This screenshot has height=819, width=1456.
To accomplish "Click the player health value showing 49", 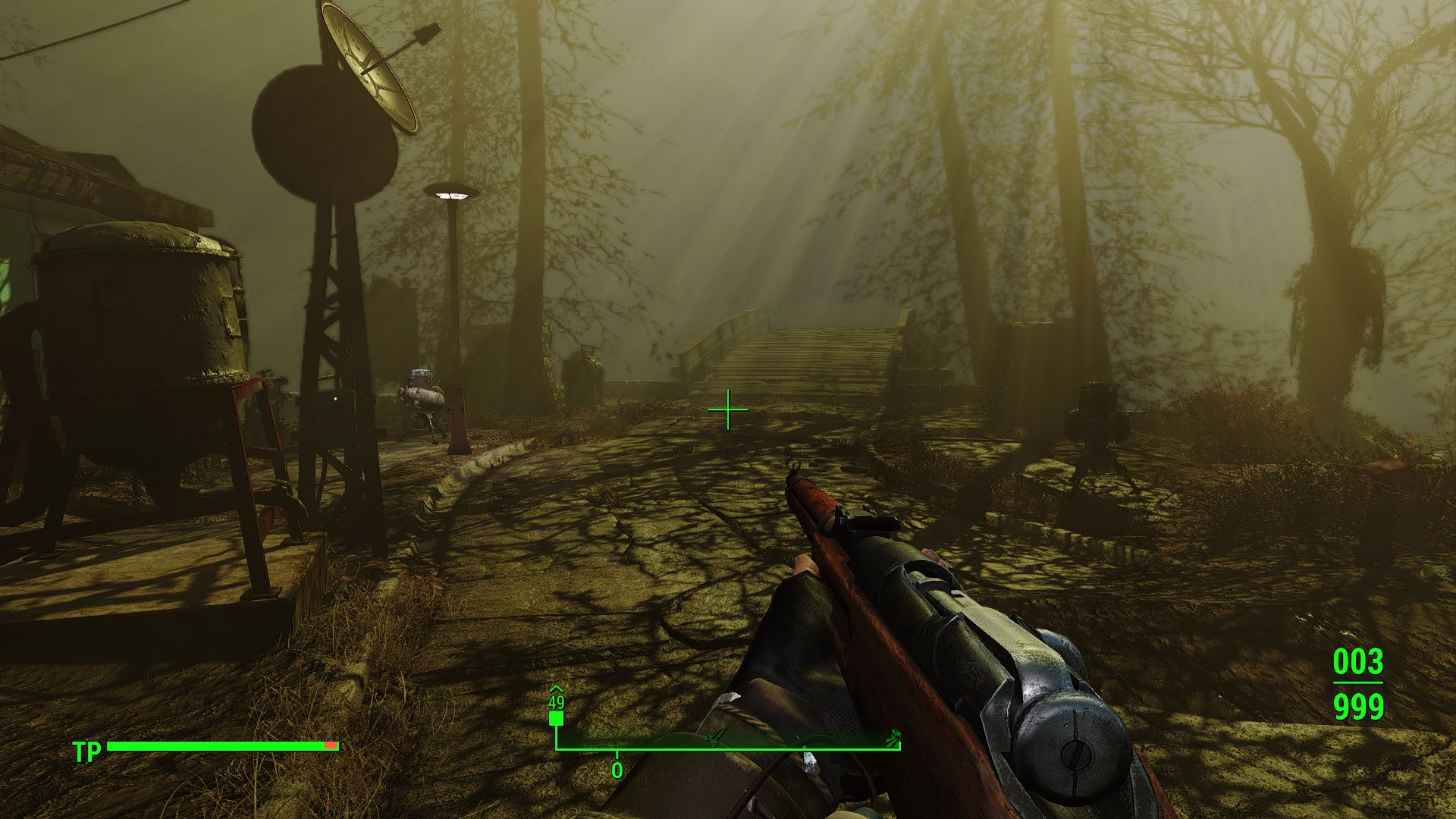I will click(x=556, y=704).
